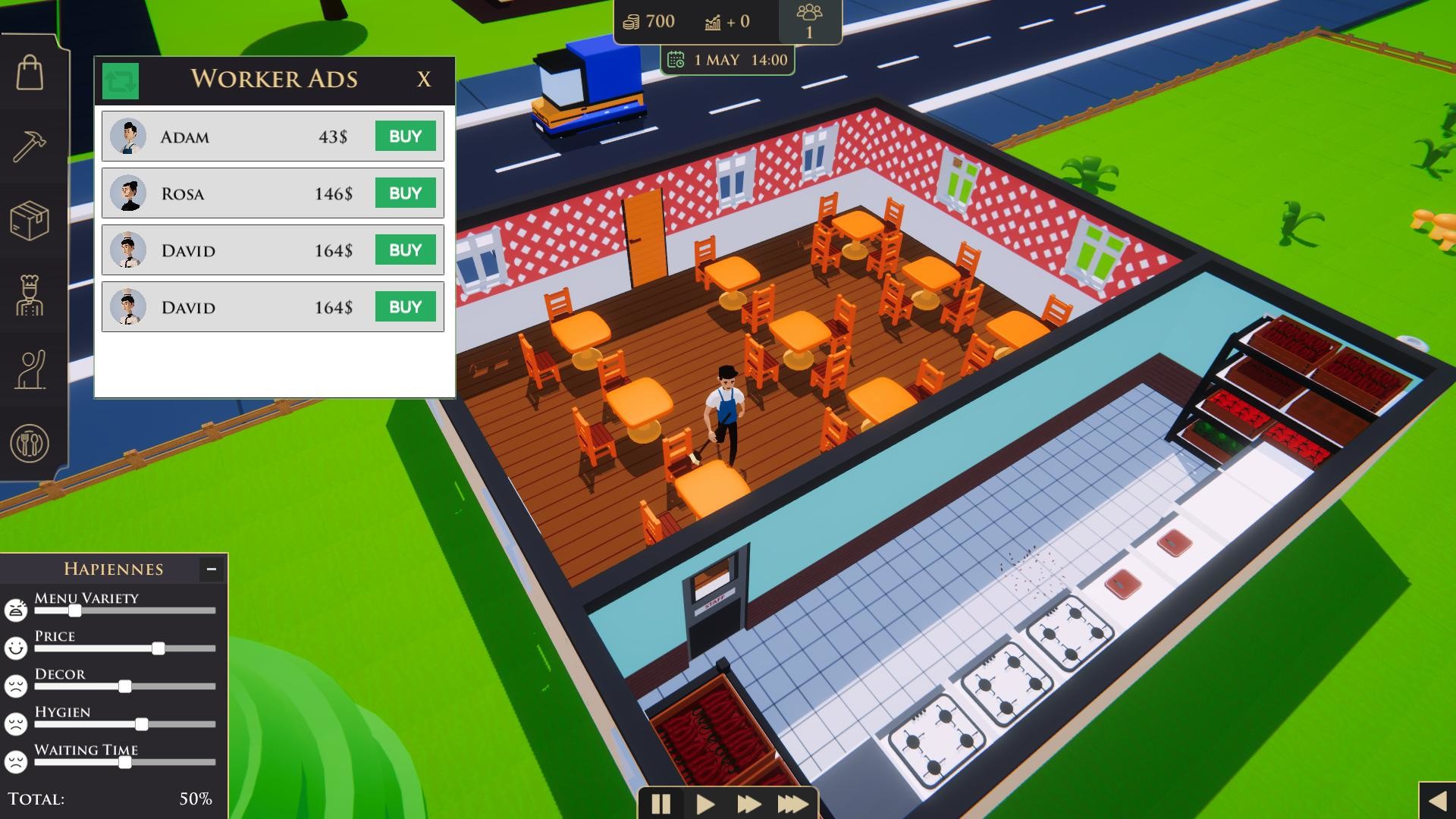This screenshot has width=1456, height=819.
Task: Click the coin icon showing 700 money
Action: click(x=630, y=21)
